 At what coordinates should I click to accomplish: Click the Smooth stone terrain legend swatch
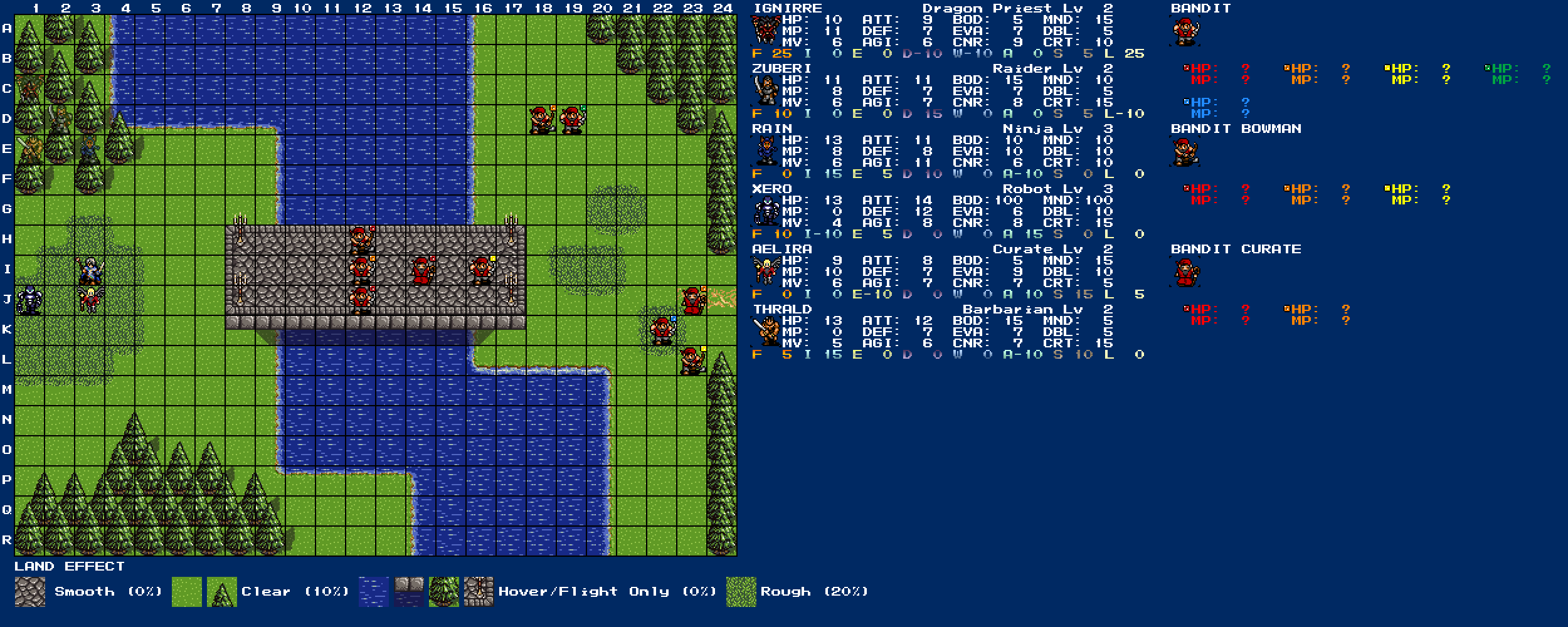29,592
